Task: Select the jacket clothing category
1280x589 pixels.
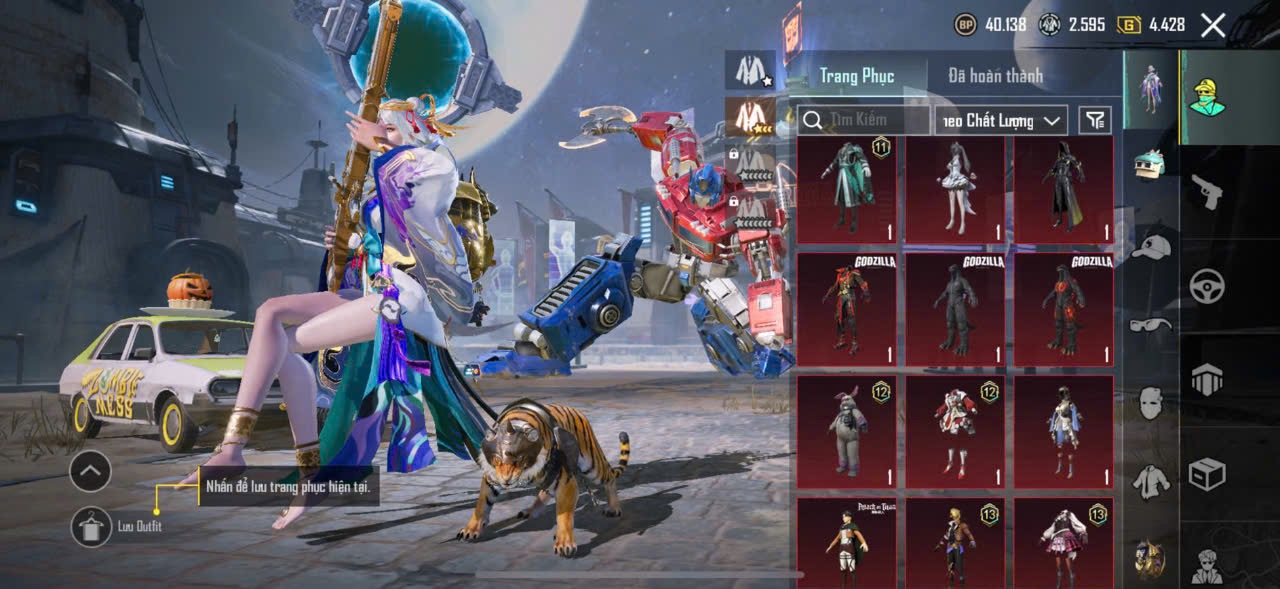Action: point(1152,481)
